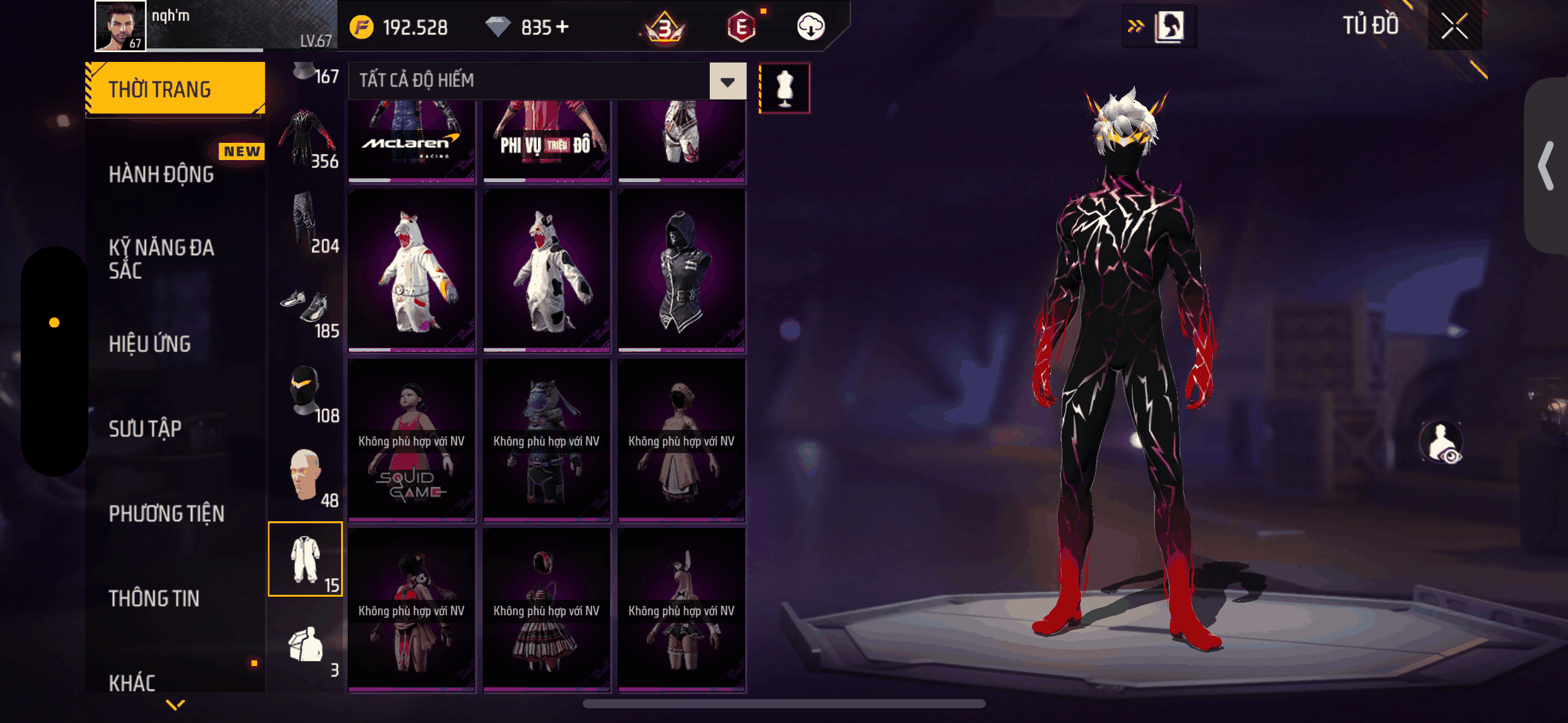Select the mask category with 108 items

306,396
